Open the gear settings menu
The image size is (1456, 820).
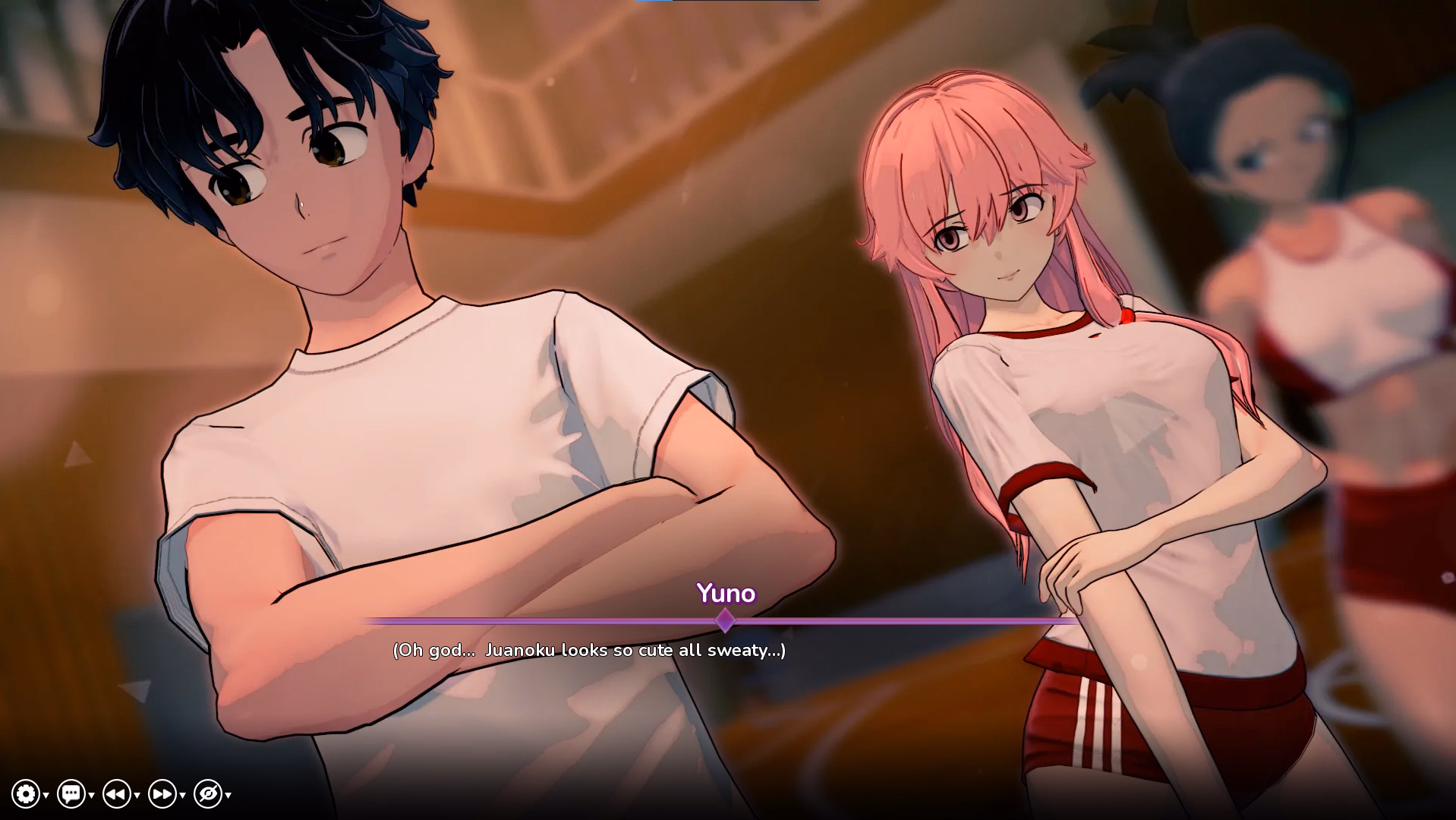pos(26,794)
